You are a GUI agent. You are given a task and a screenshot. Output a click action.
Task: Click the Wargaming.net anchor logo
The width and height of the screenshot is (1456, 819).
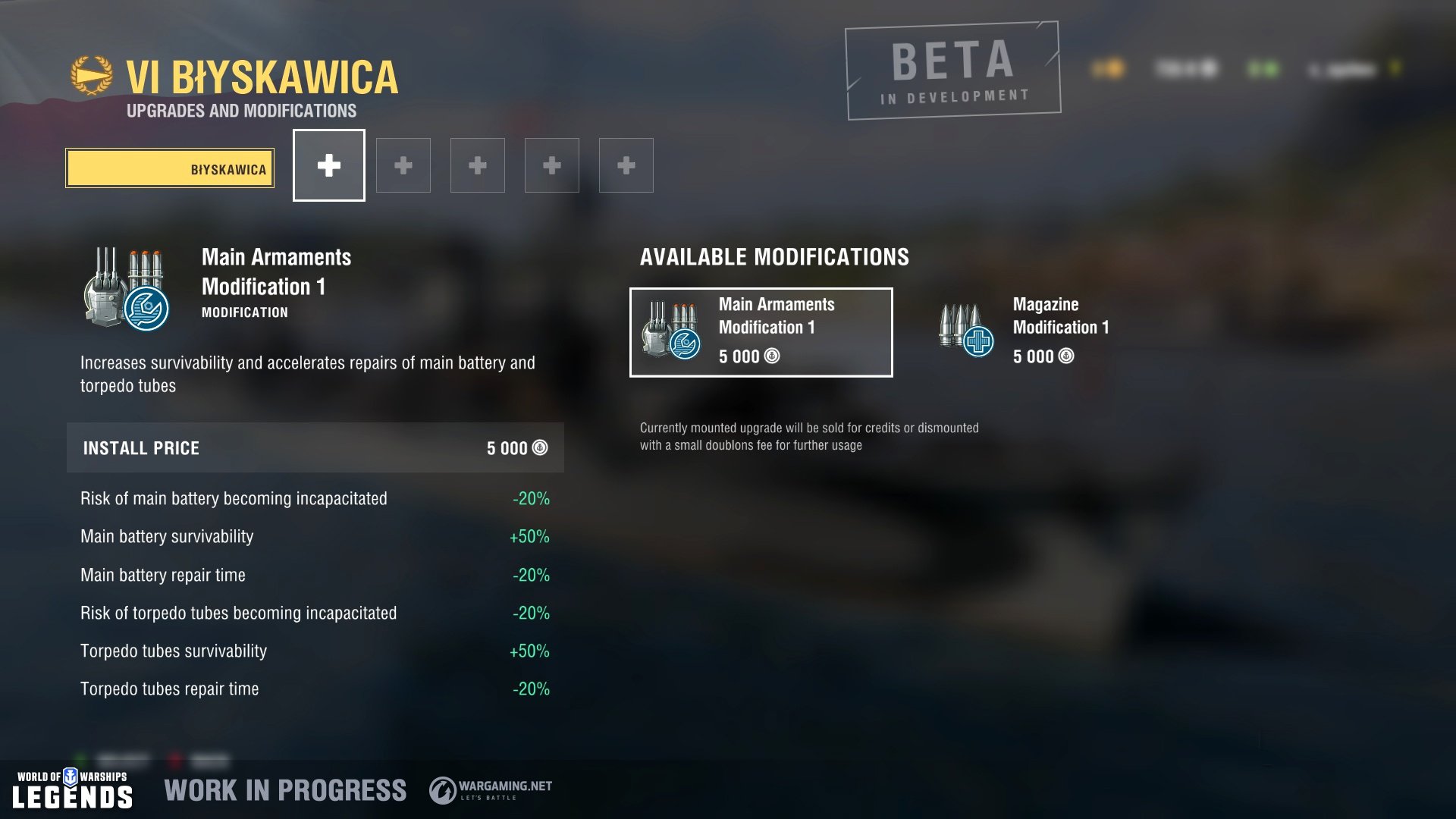click(x=442, y=789)
